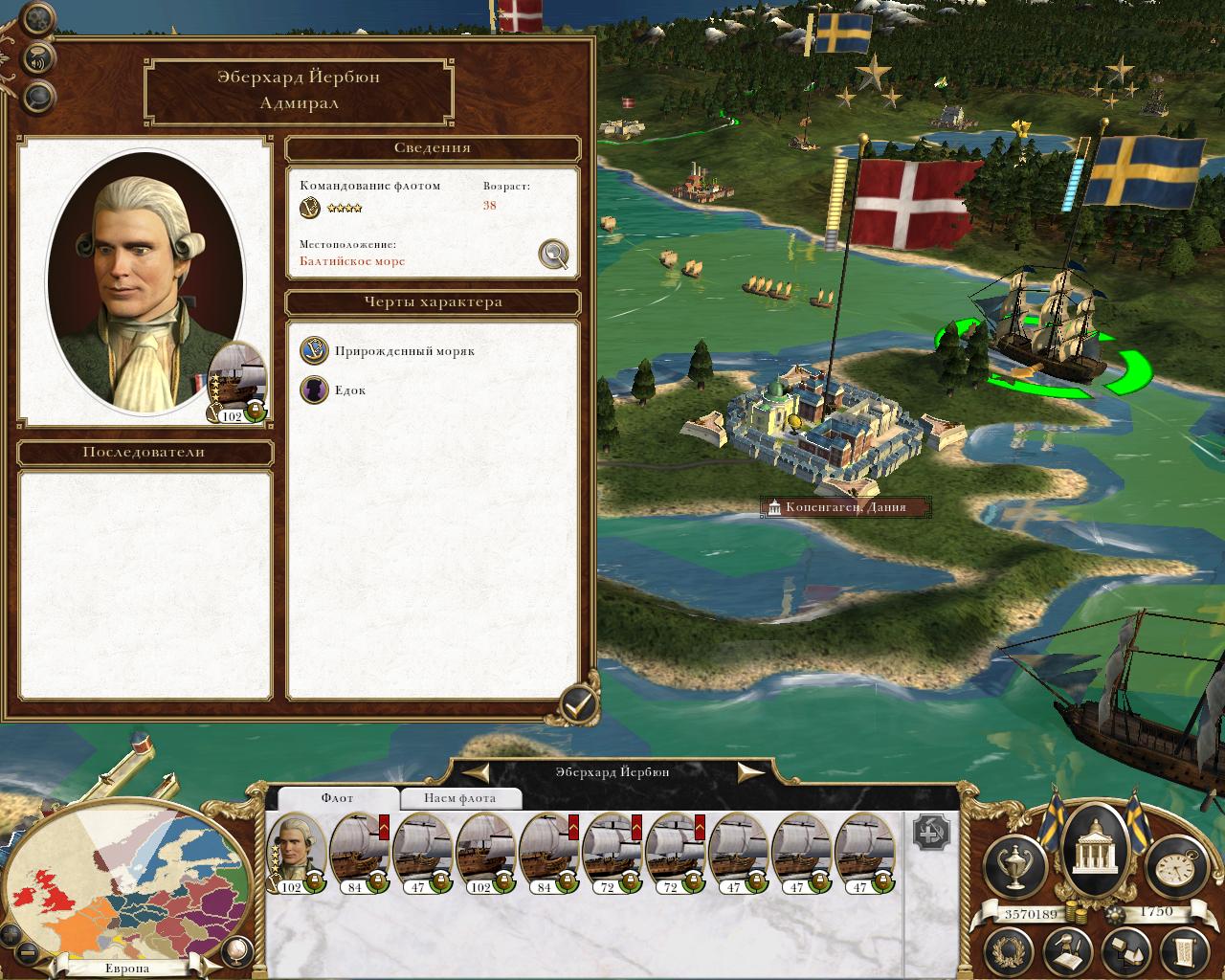Open the buildings list button

[x=1125, y=950]
